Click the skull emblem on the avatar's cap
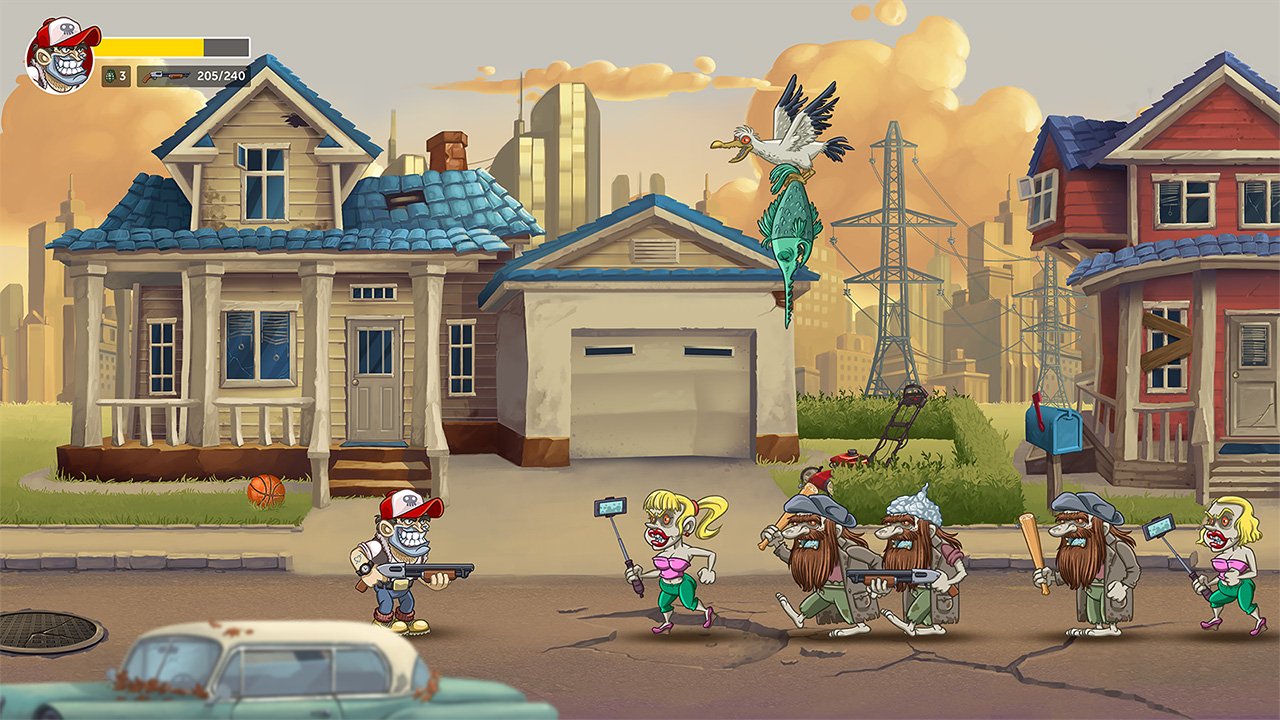 (67, 27)
